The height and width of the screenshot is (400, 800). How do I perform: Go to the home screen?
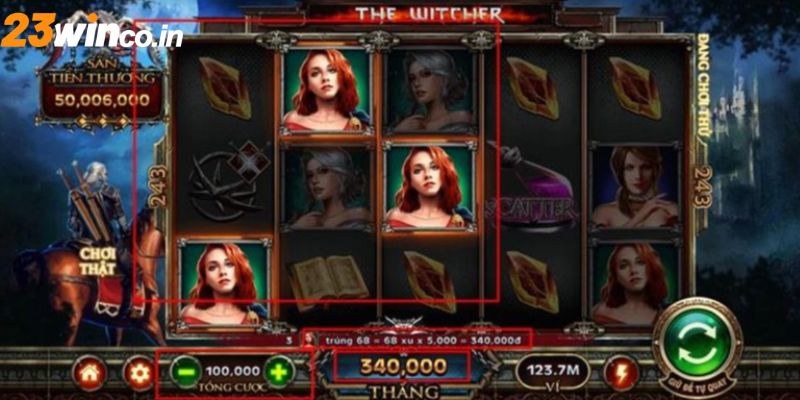tap(90, 374)
